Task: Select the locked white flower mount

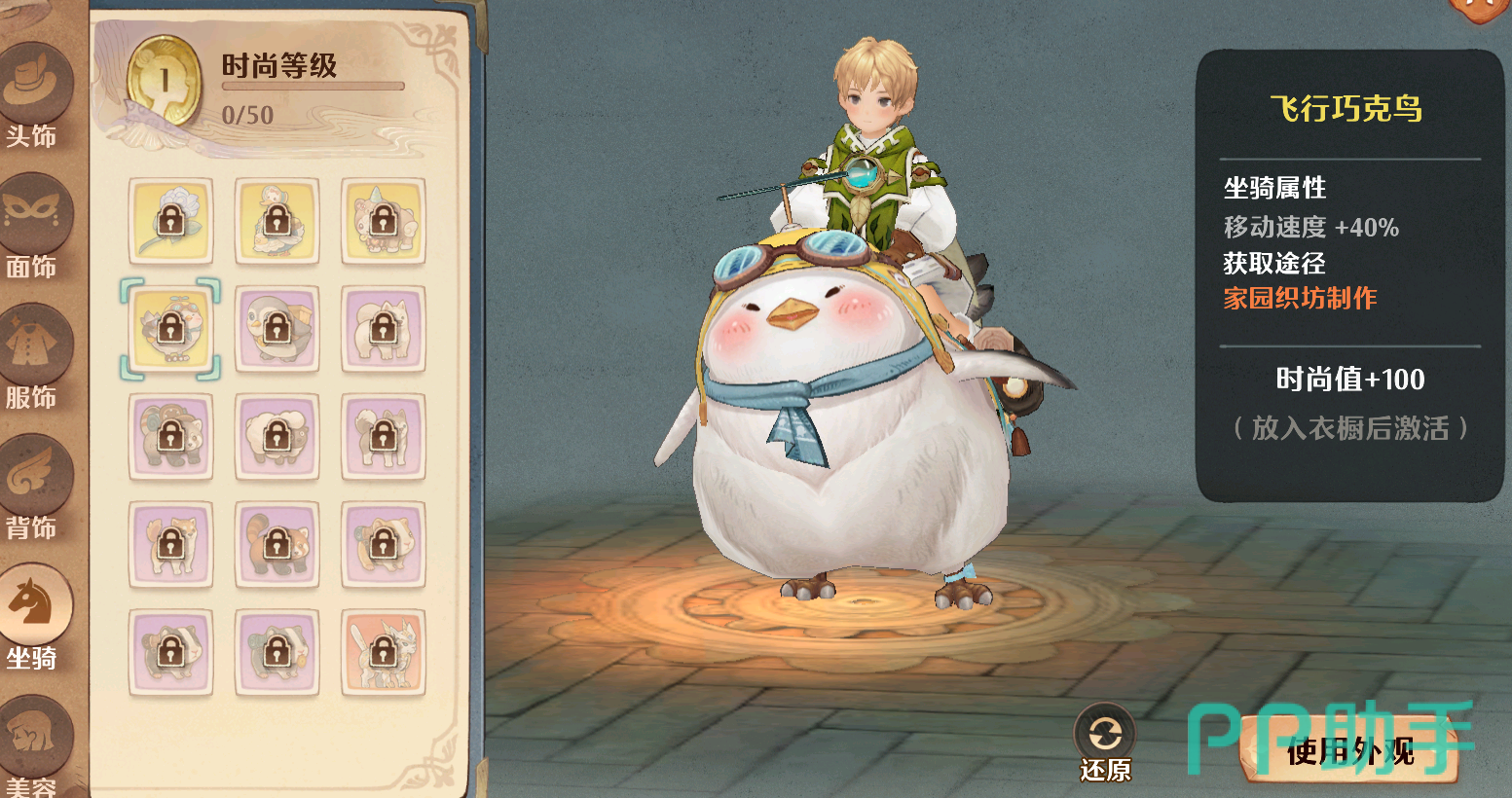Action: click(x=170, y=221)
